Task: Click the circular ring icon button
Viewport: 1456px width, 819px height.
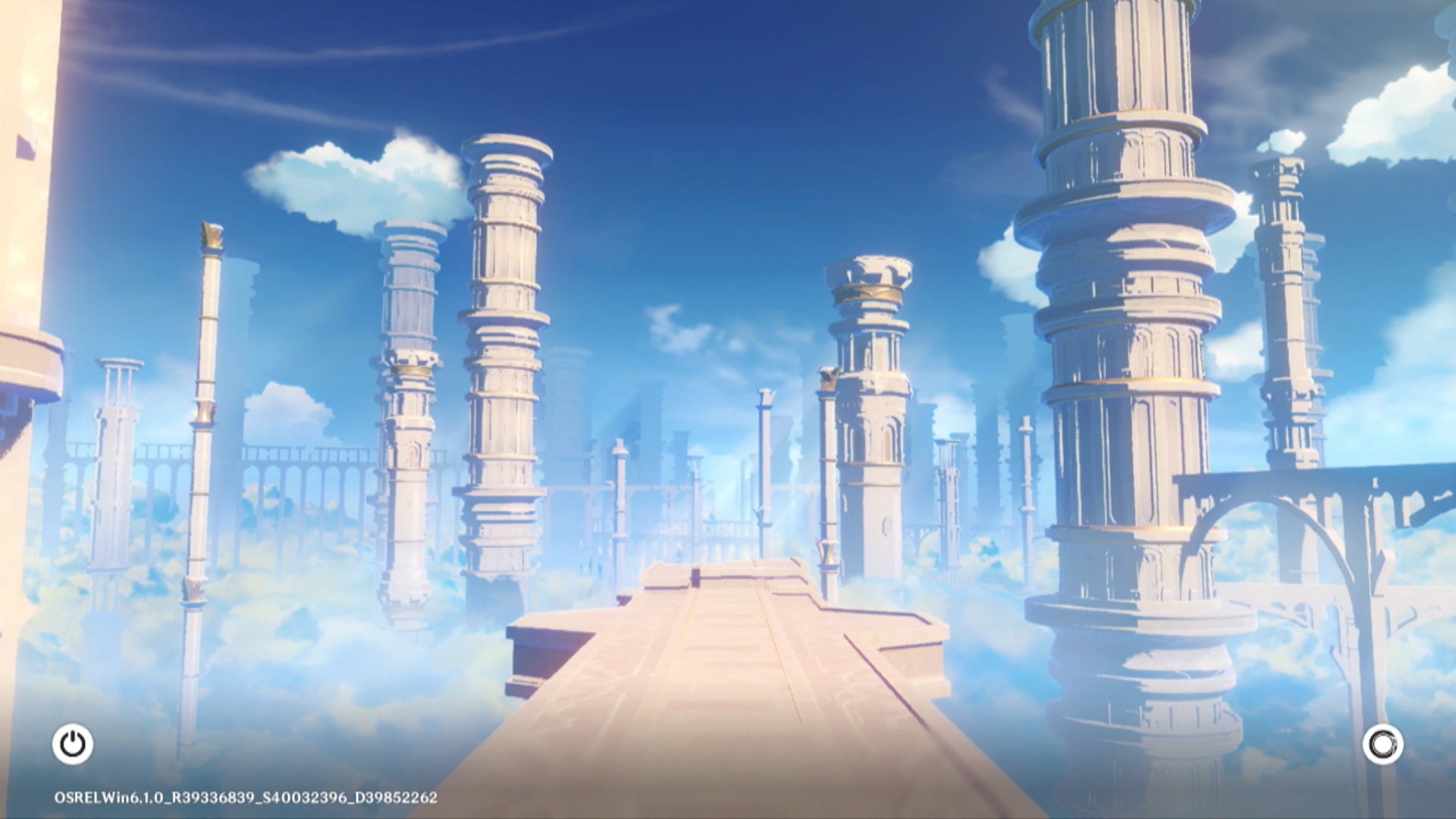Action: [x=1382, y=744]
